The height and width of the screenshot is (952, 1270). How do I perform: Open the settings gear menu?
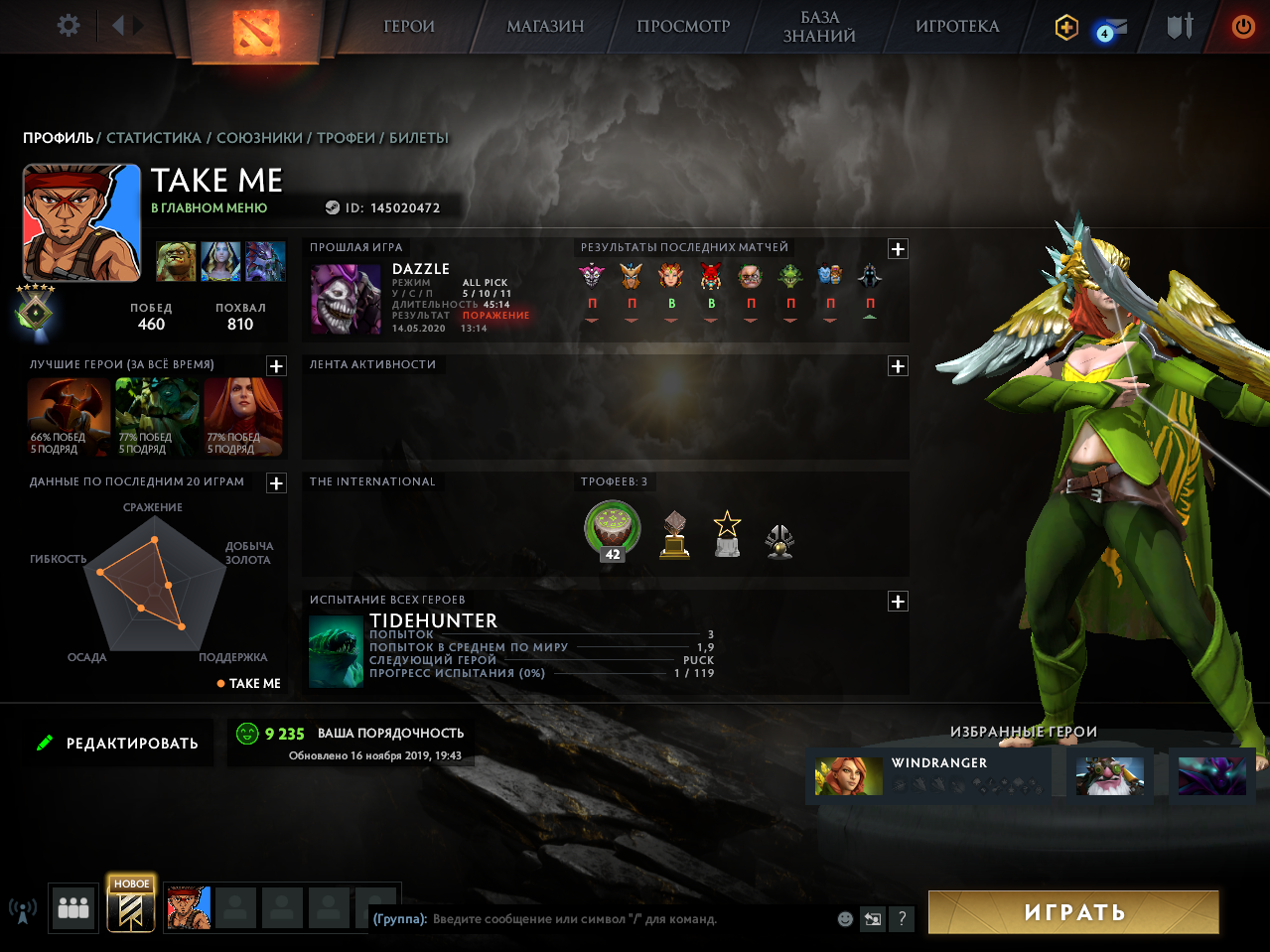point(69,26)
